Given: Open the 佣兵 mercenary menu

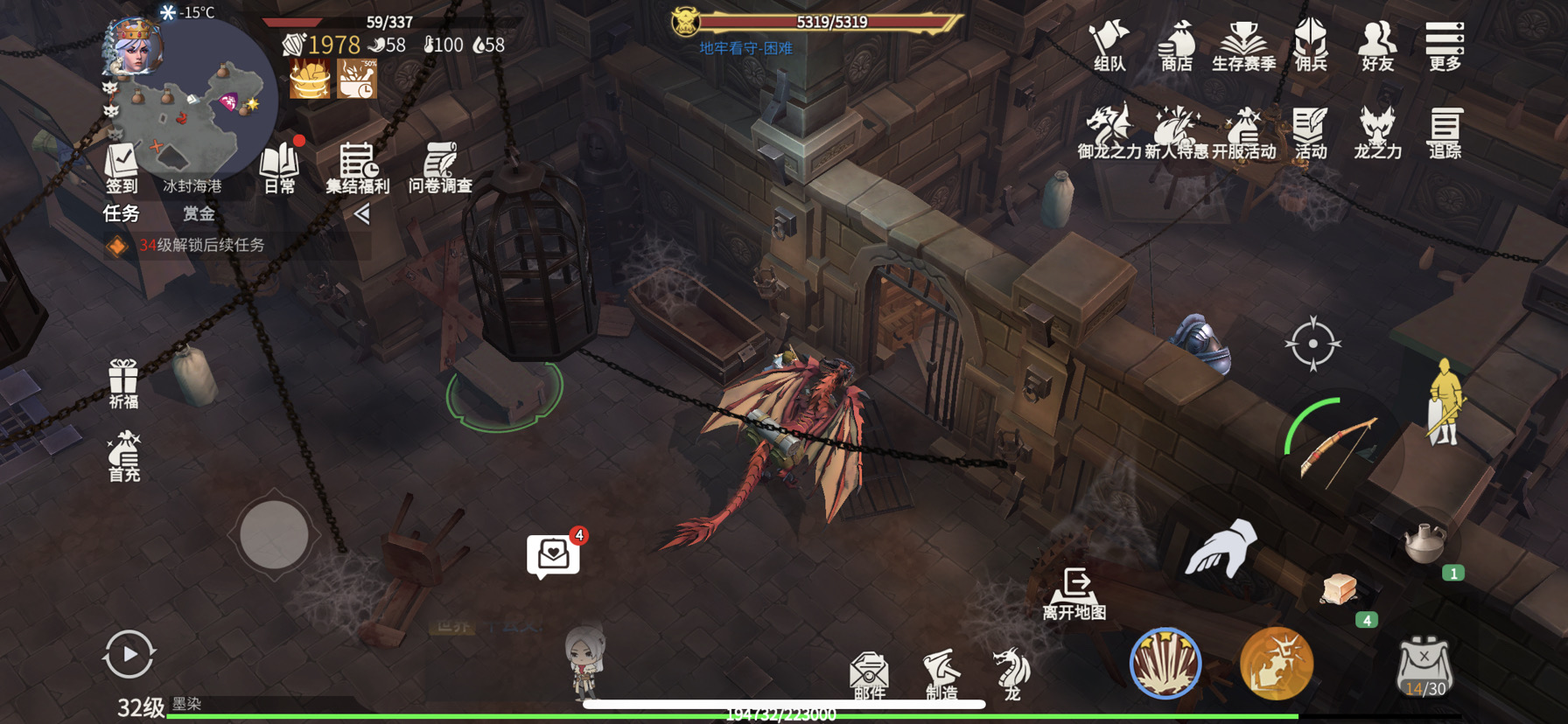Looking at the screenshot, I should pos(1311,45).
